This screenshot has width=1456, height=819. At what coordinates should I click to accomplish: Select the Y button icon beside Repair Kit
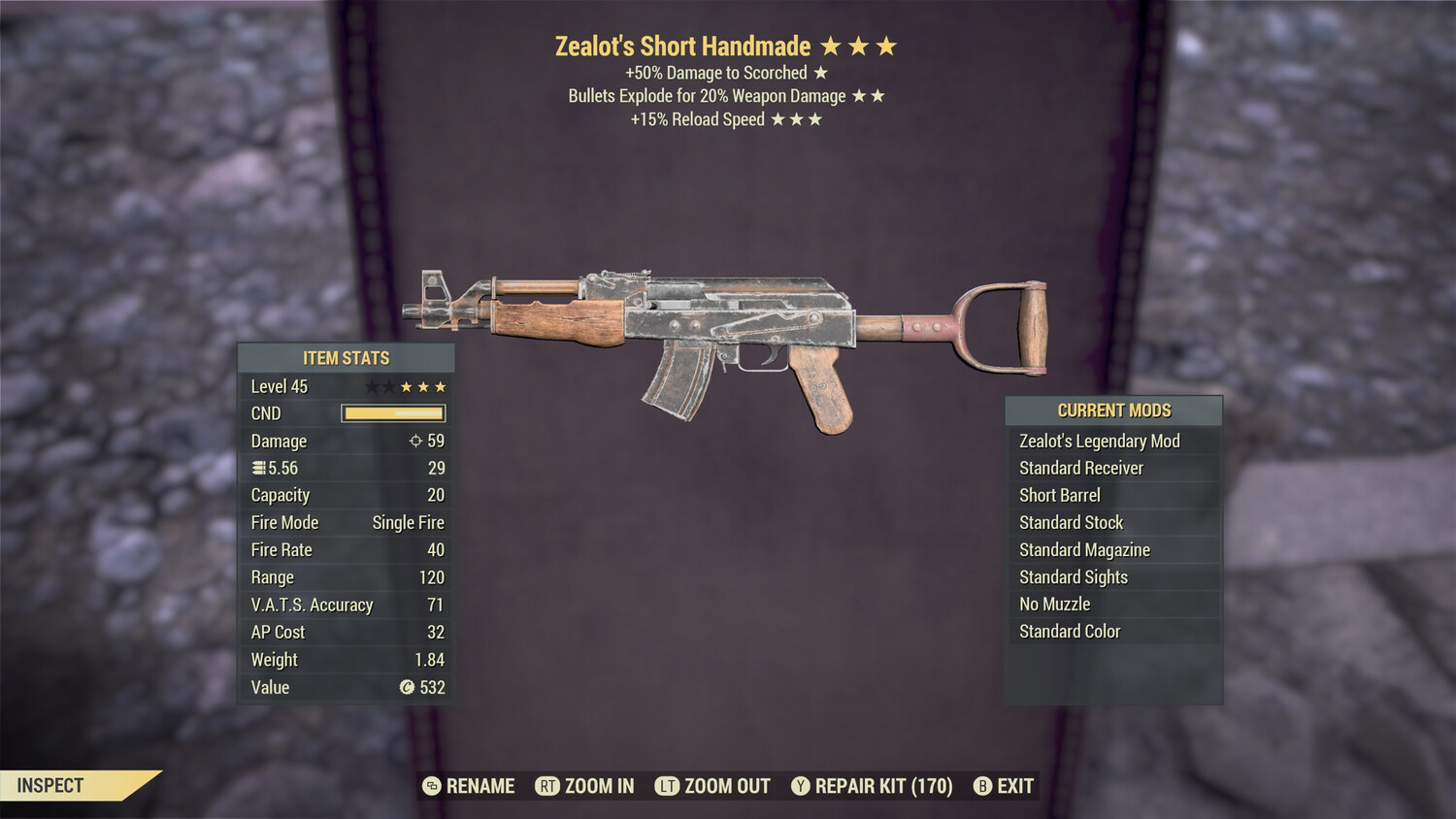pos(801,786)
